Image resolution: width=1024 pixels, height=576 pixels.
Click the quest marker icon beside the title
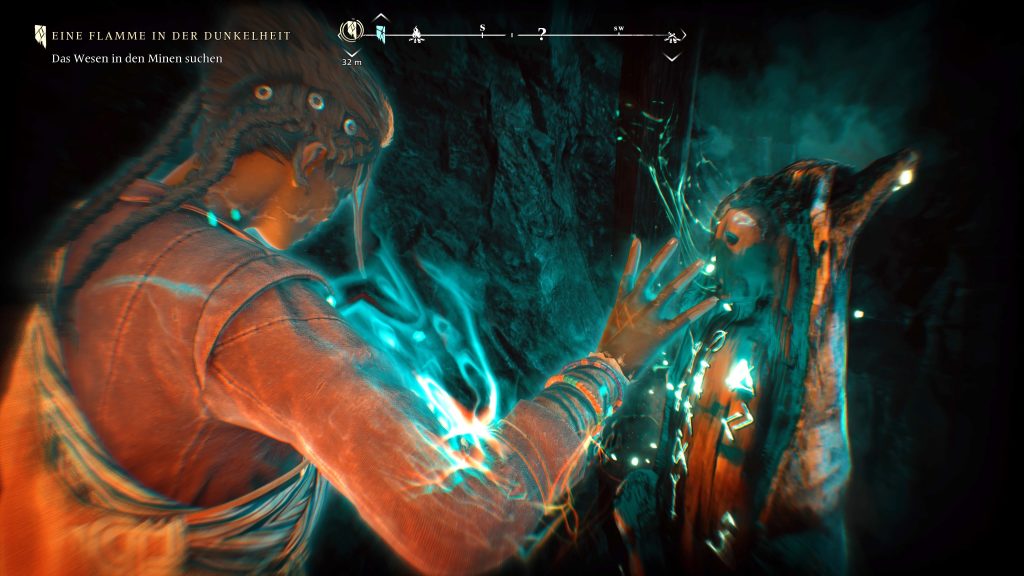(40, 36)
